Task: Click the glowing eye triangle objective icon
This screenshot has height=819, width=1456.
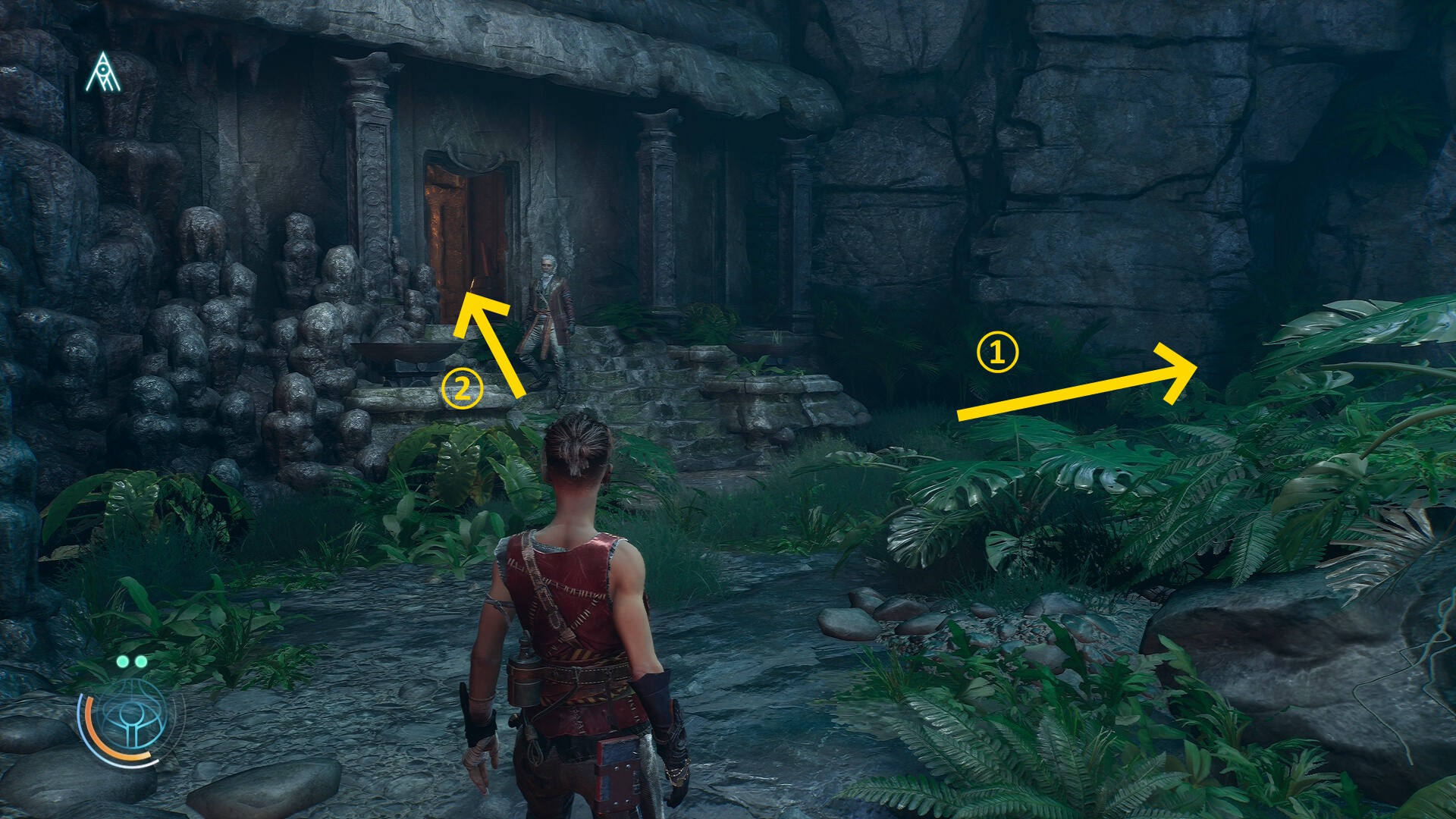Action: [x=103, y=73]
